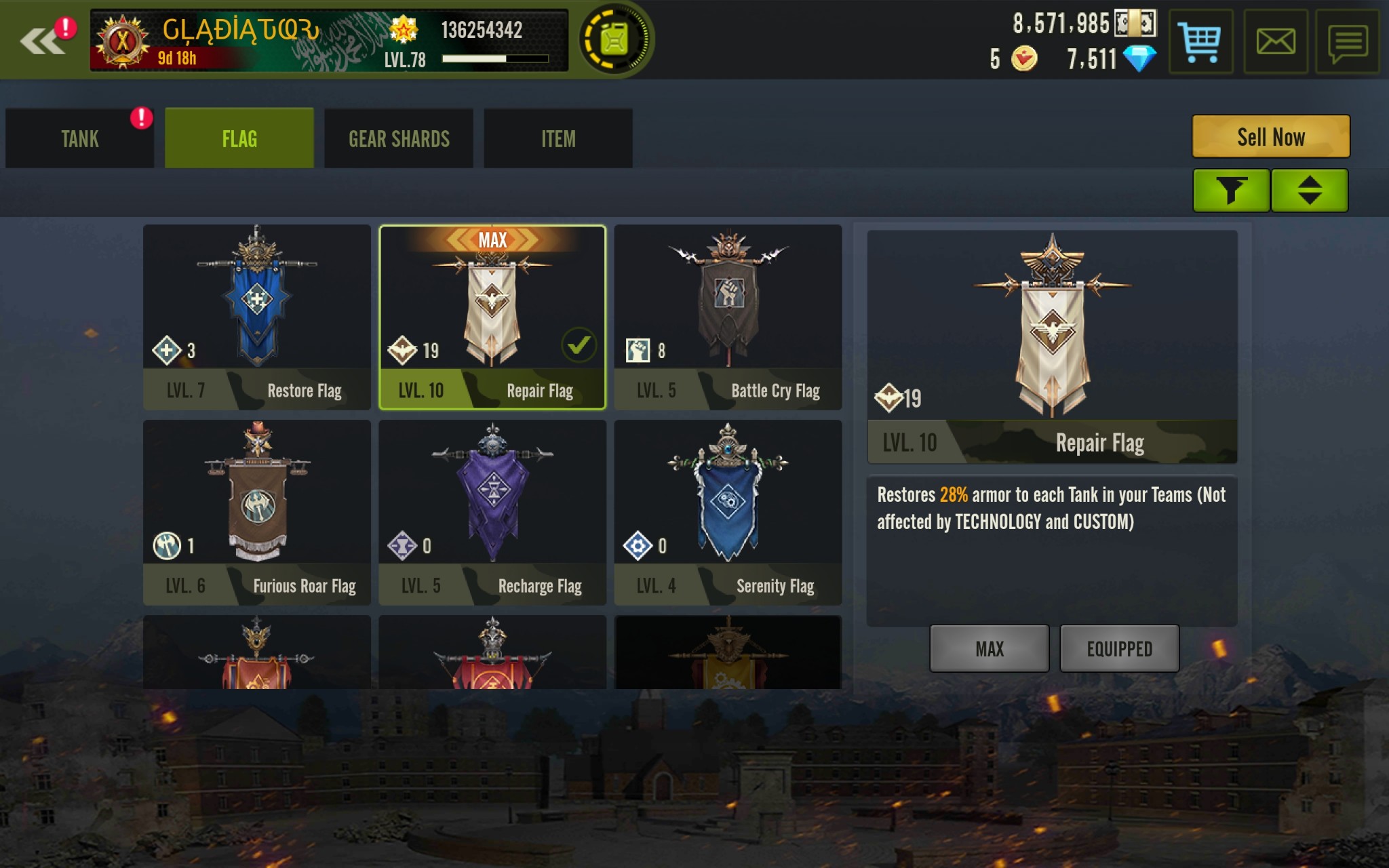Viewport: 1389px width, 868px height.
Task: Click the Sell Now button
Action: coord(1270,137)
